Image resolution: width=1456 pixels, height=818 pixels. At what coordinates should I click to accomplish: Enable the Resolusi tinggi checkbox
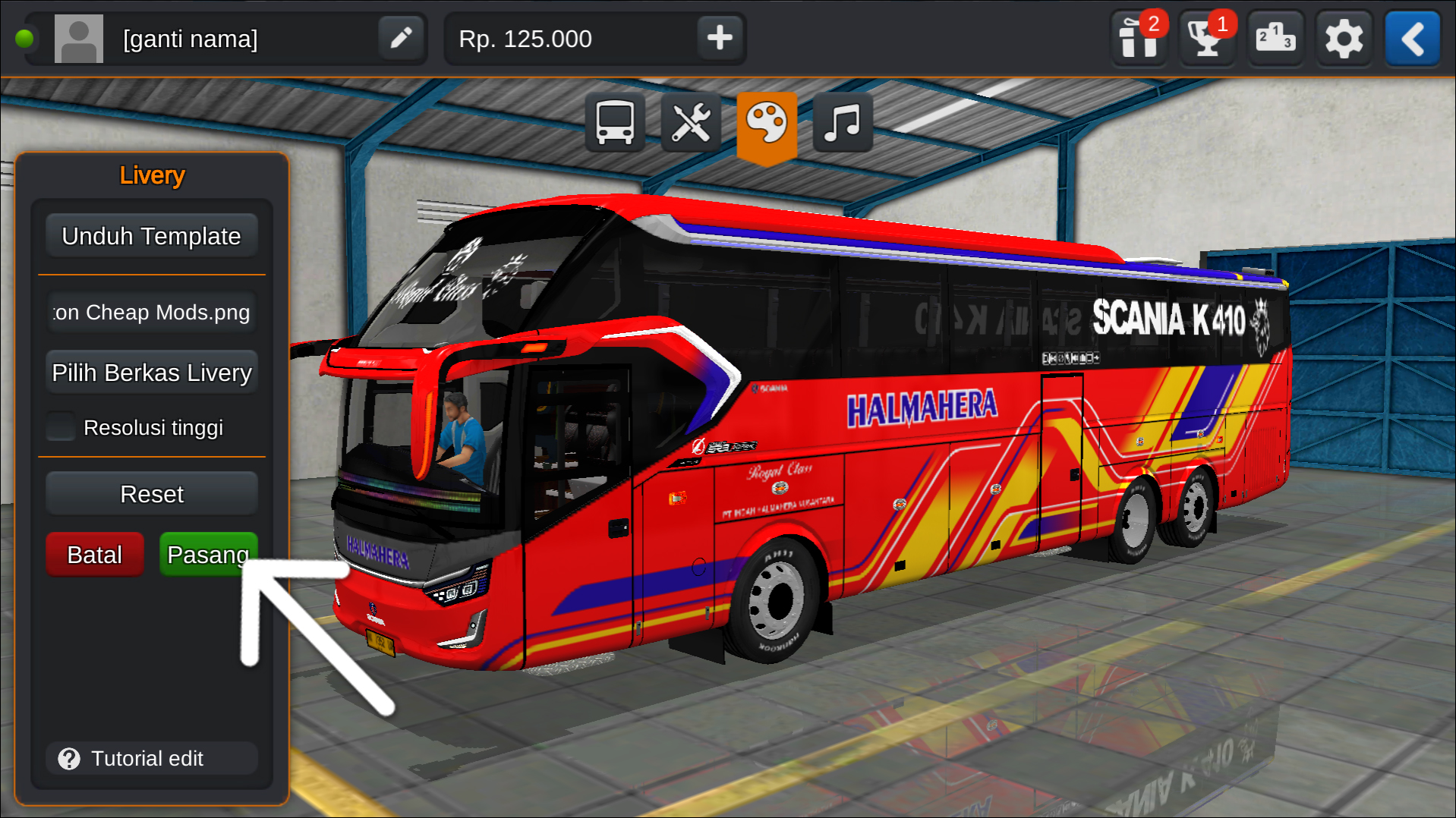click(x=61, y=426)
